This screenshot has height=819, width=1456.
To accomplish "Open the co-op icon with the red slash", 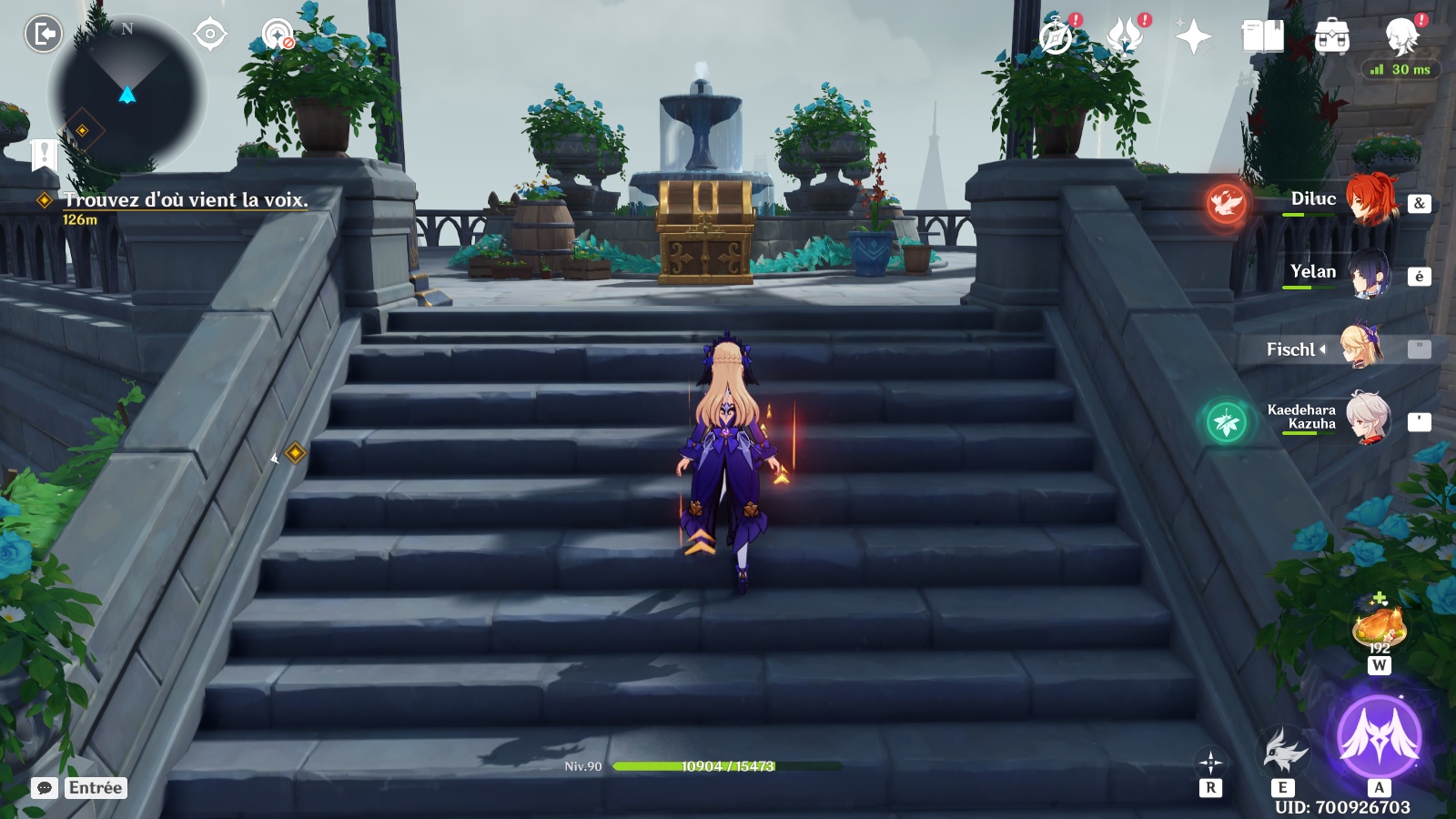I will [278, 35].
